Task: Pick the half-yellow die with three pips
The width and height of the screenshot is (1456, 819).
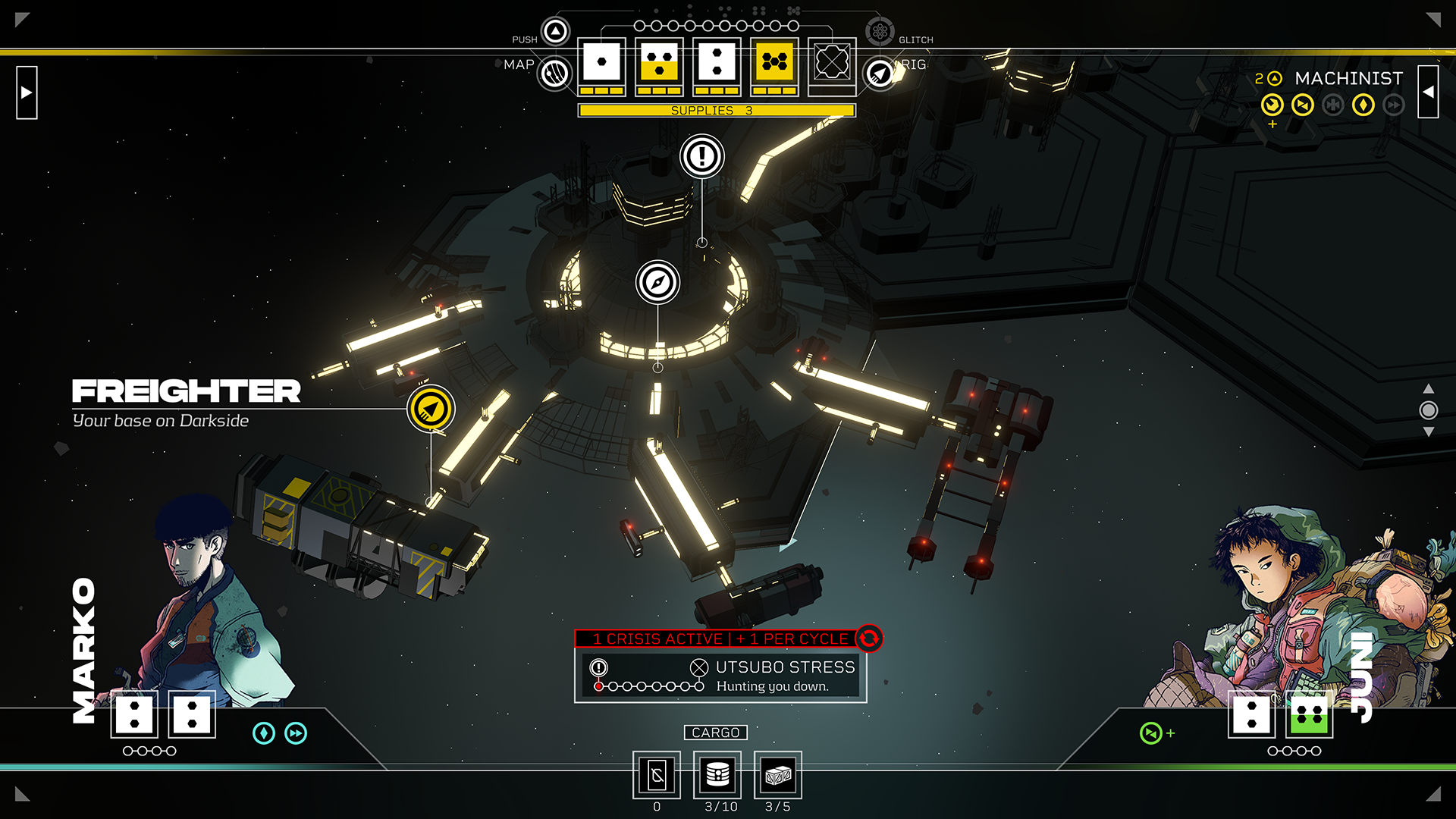Action: tap(660, 62)
